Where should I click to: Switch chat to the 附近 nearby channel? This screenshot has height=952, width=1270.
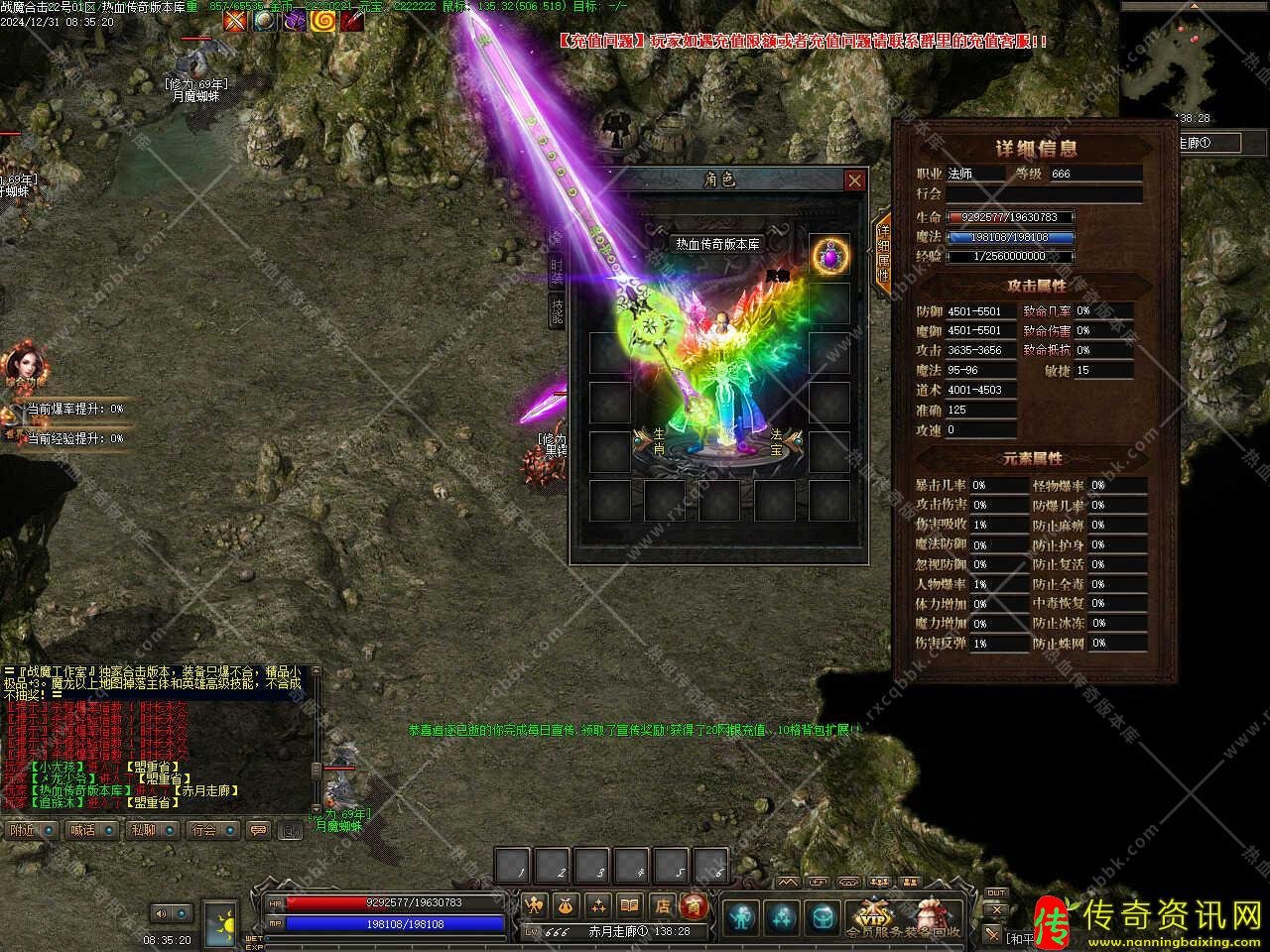pyautogui.click(x=30, y=829)
